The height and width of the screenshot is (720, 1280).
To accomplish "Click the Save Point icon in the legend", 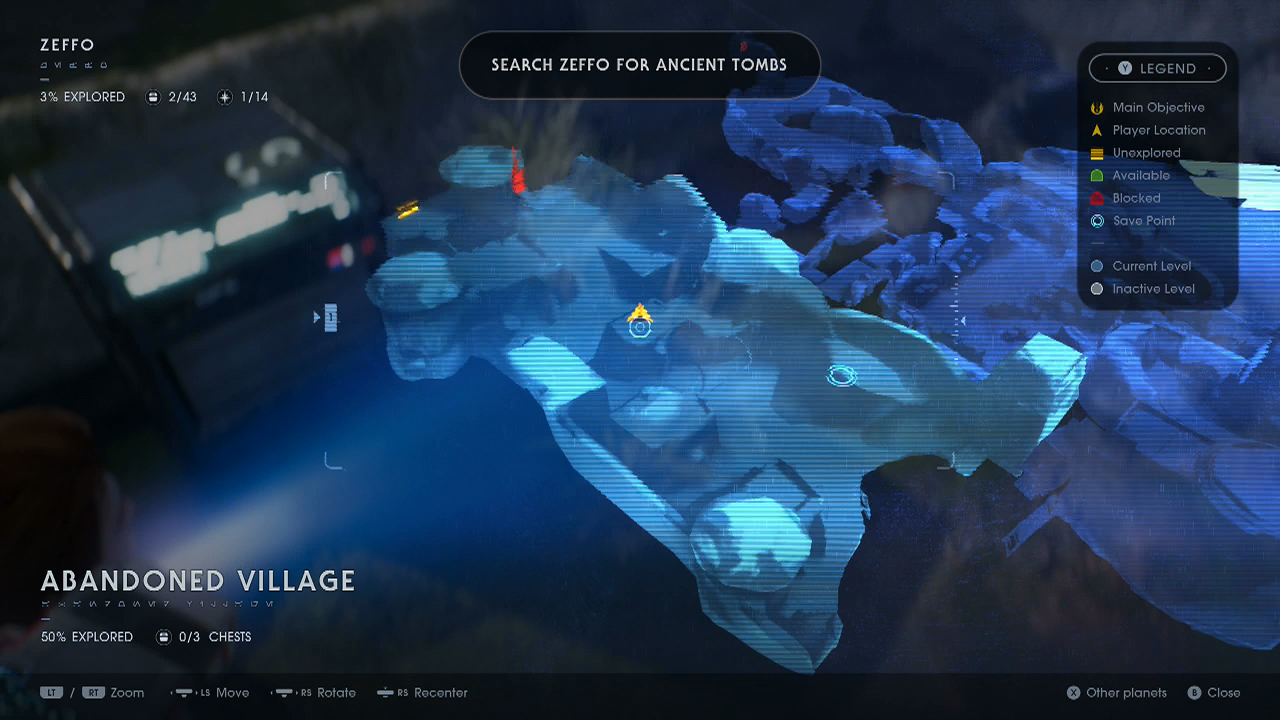I will point(1097,221).
